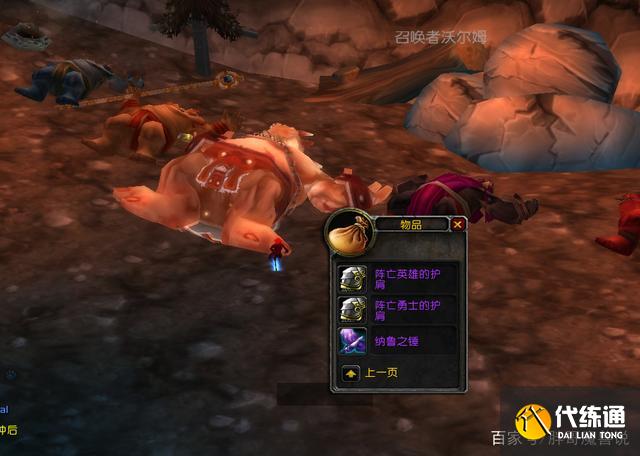Loot the 阵亡英雄的护肩 shoulder item

click(x=352, y=277)
